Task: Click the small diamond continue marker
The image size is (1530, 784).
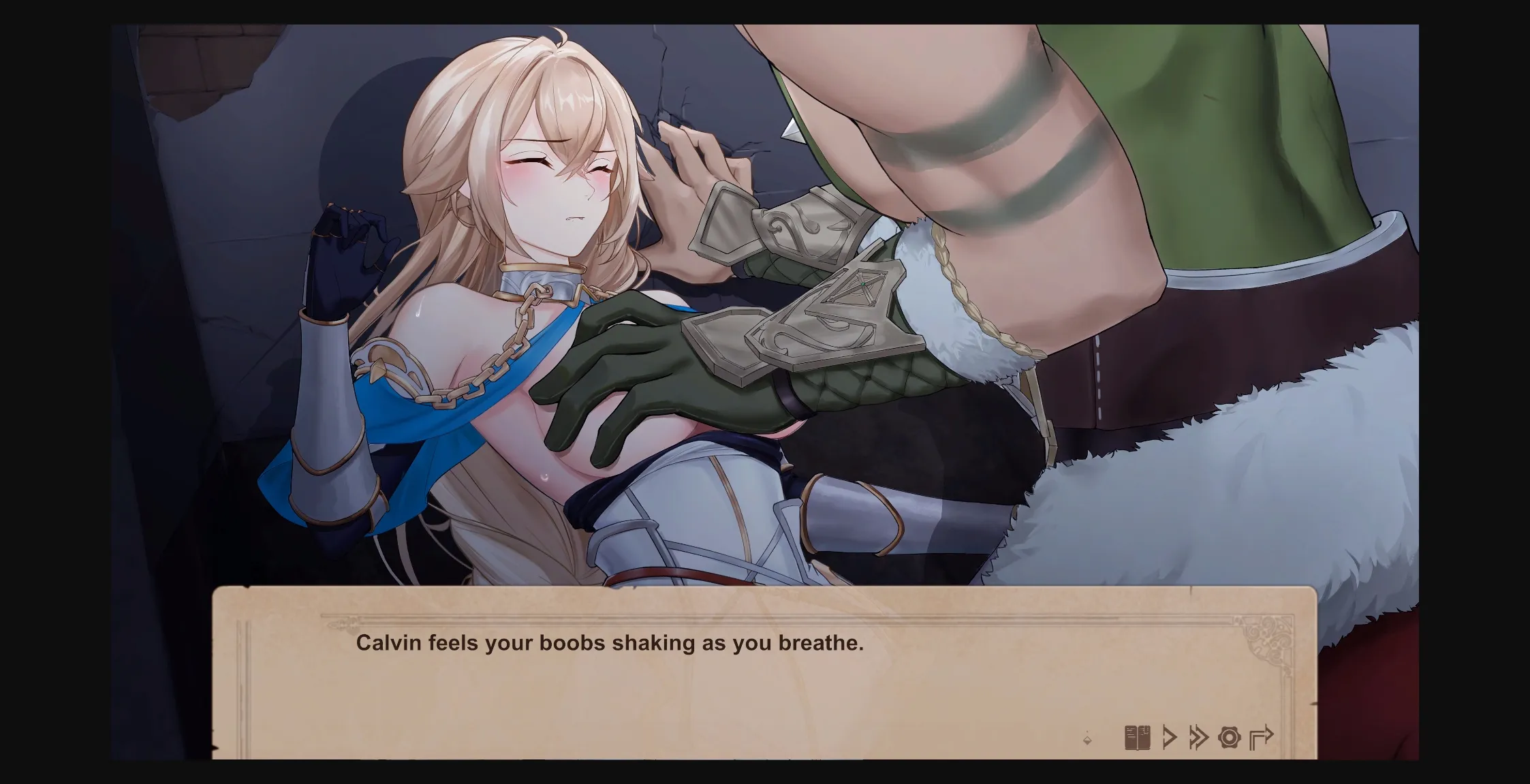Action: [1087, 740]
